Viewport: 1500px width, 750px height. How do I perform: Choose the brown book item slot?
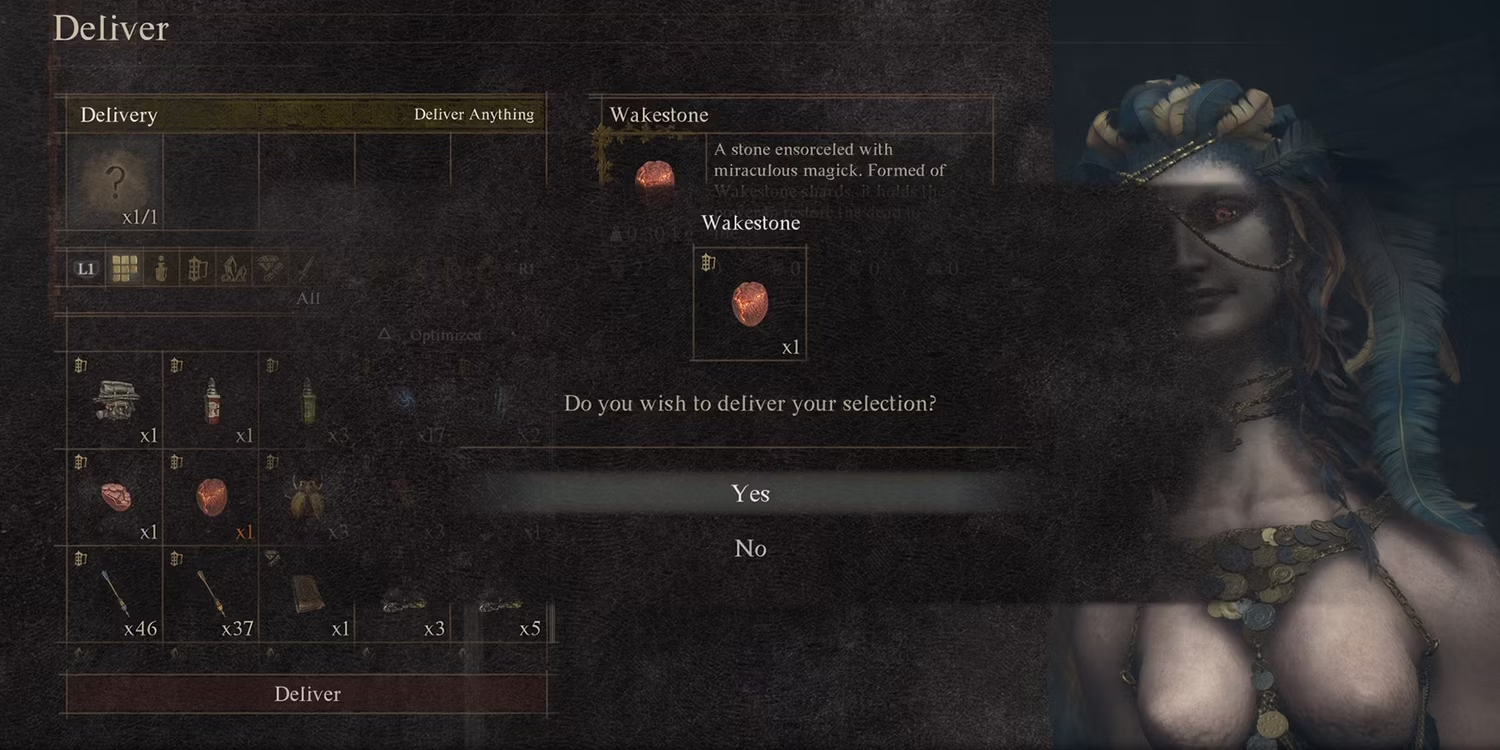(x=308, y=594)
